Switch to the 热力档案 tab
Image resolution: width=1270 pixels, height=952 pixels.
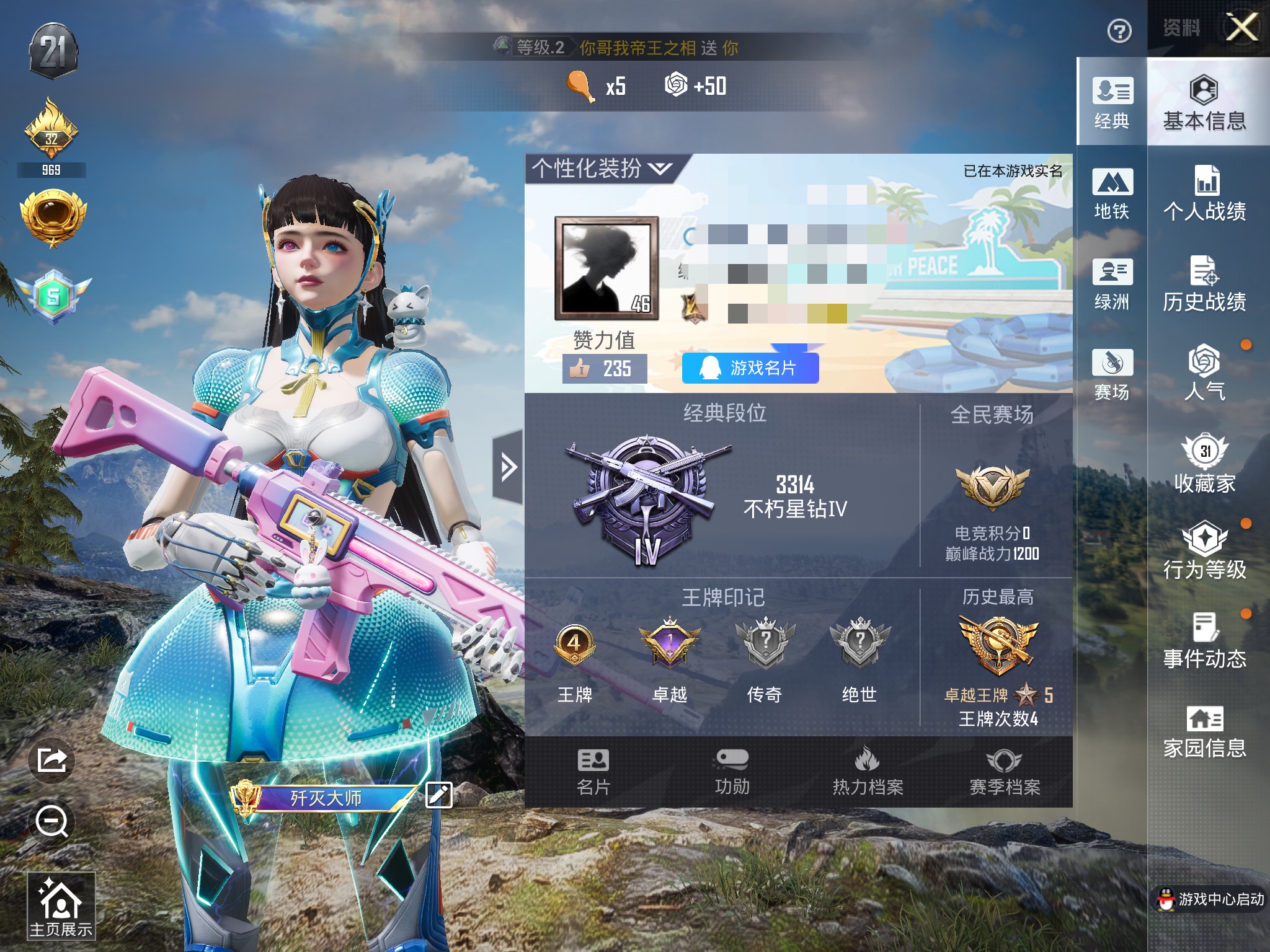point(868,772)
